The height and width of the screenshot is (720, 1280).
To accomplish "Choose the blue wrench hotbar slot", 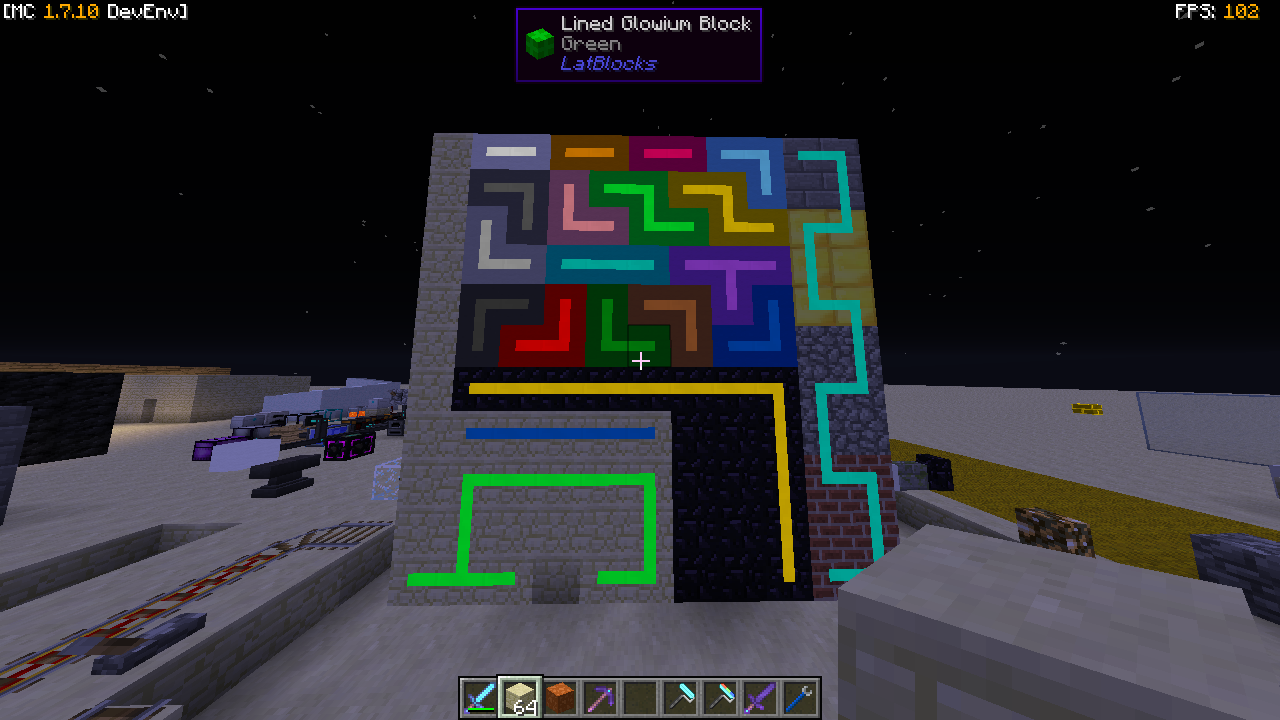I will 800,697.
